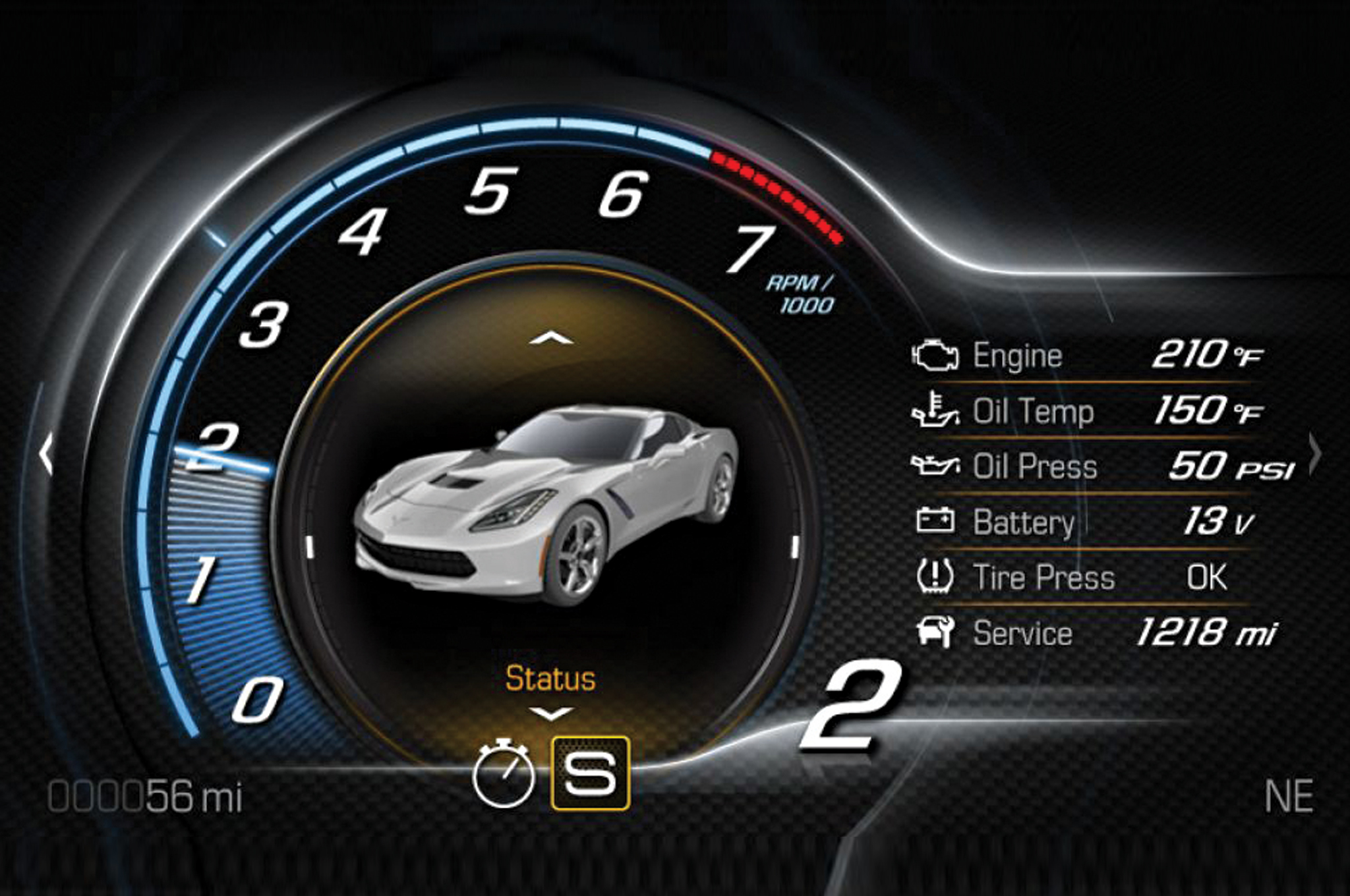Select the highlighted S mode icon

pyautogui.click(x=590, y=773)
